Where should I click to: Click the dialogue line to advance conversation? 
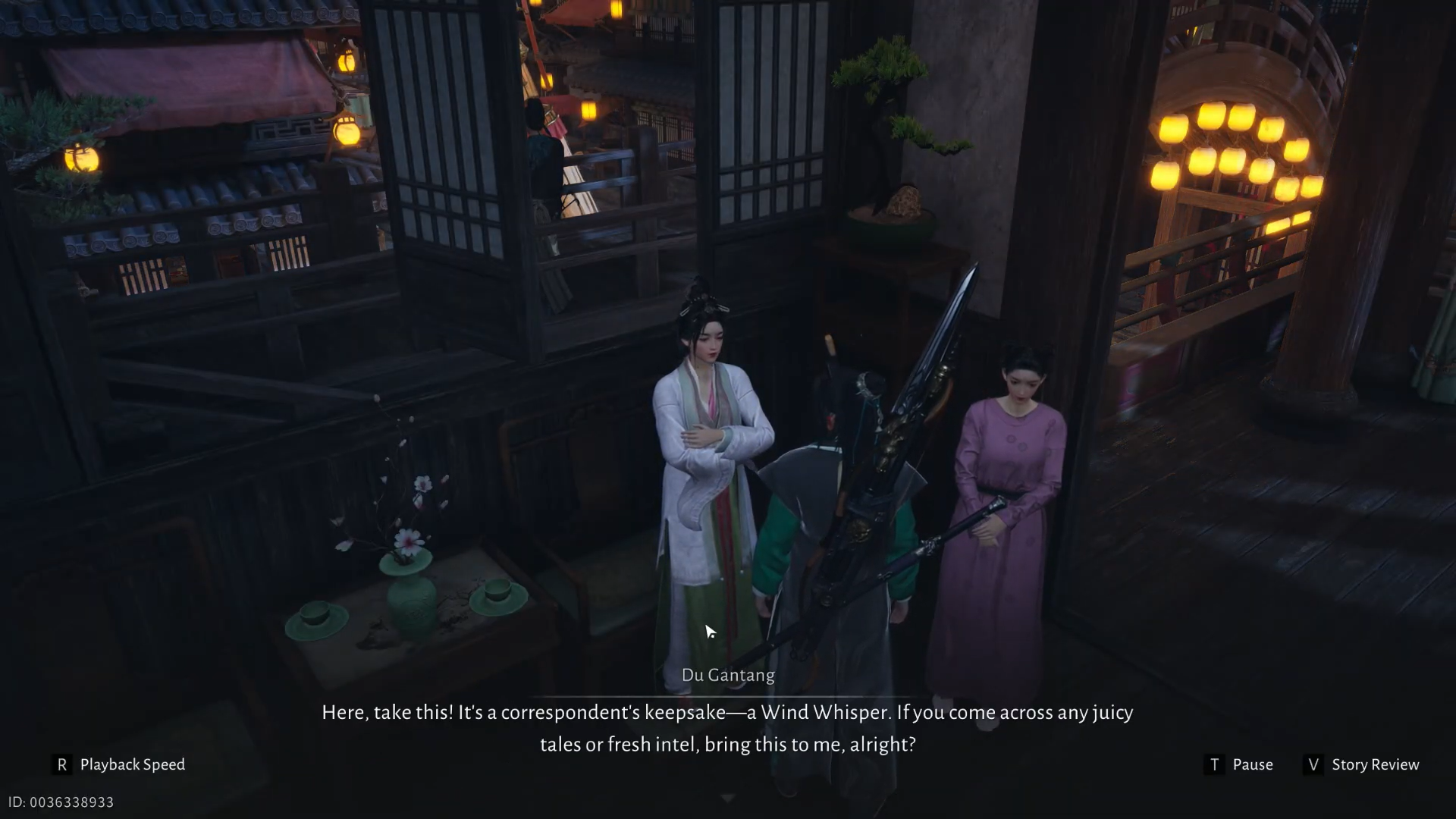click(x=726, y=728)
